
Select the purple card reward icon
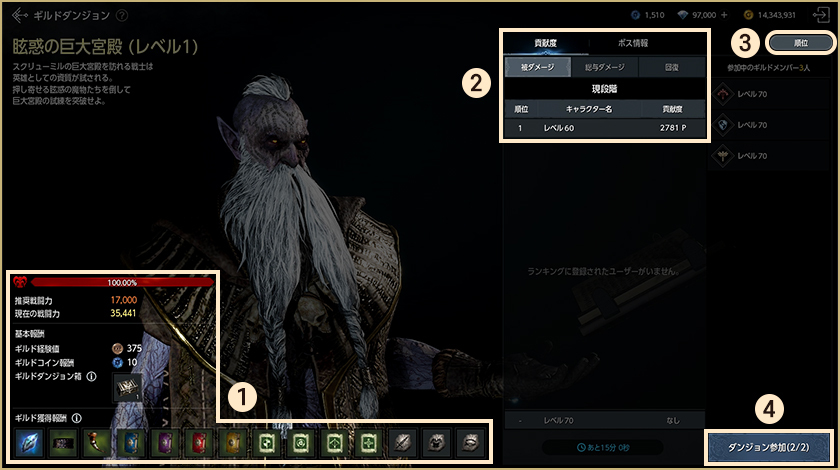tap(165, 442)
